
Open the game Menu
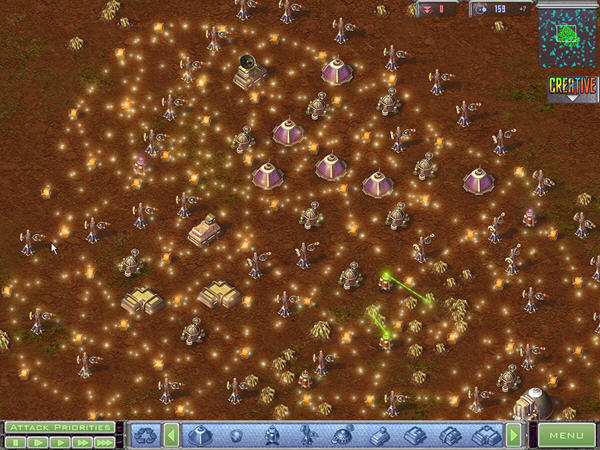[x=566, y=435]
